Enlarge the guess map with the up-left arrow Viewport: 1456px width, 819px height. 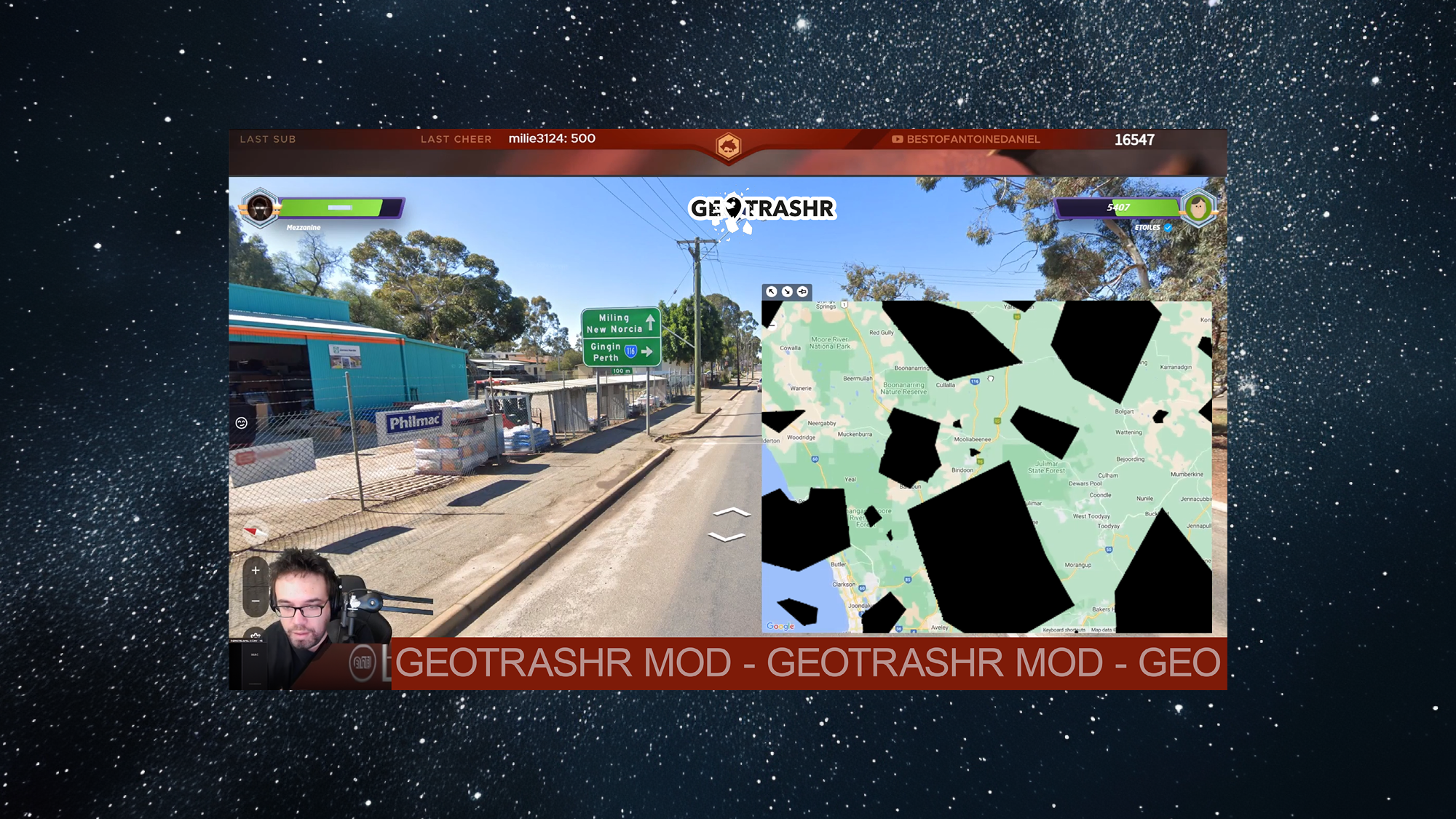point(772,291)
